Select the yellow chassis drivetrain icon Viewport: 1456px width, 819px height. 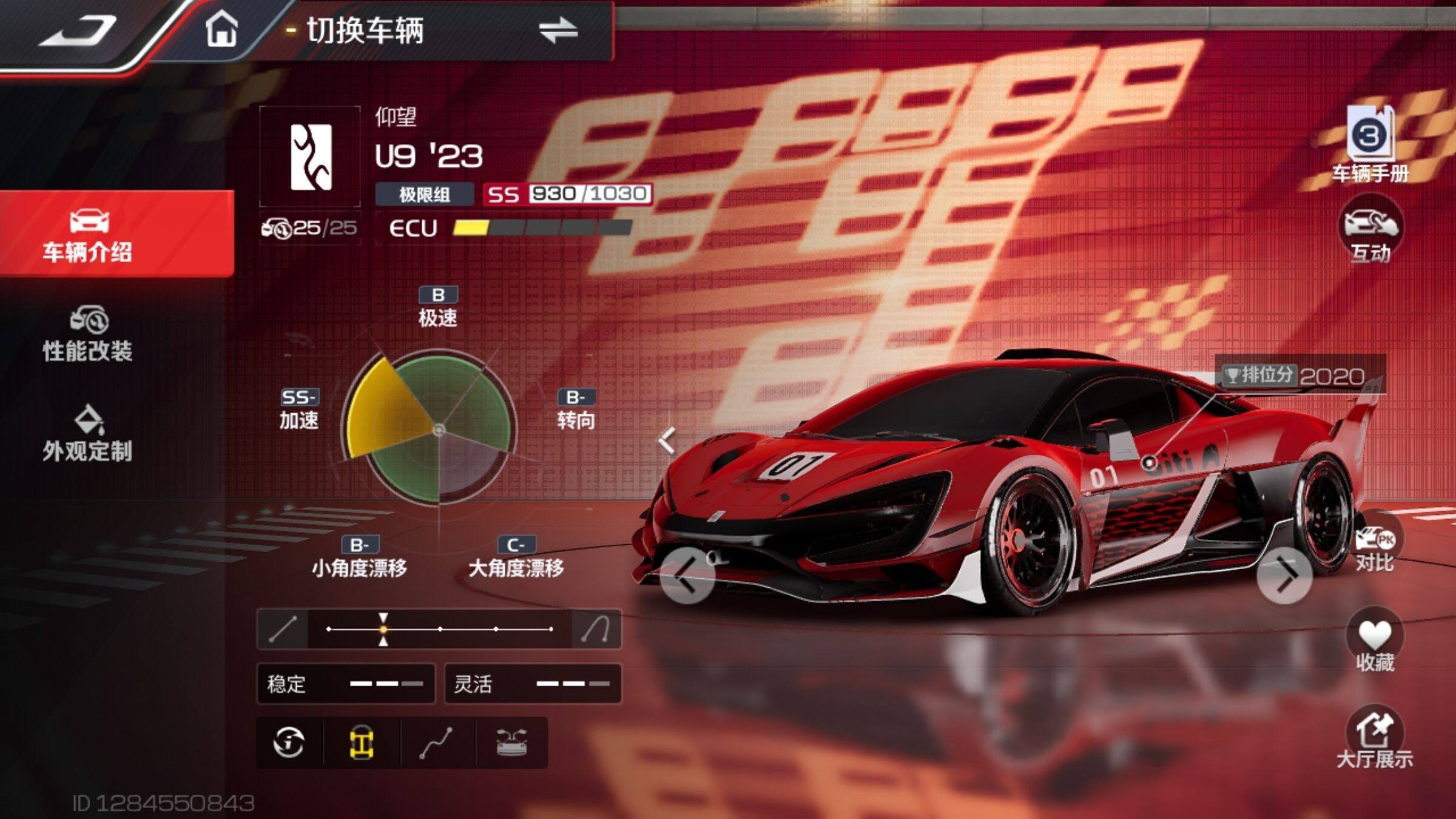[x=362, y=743]
